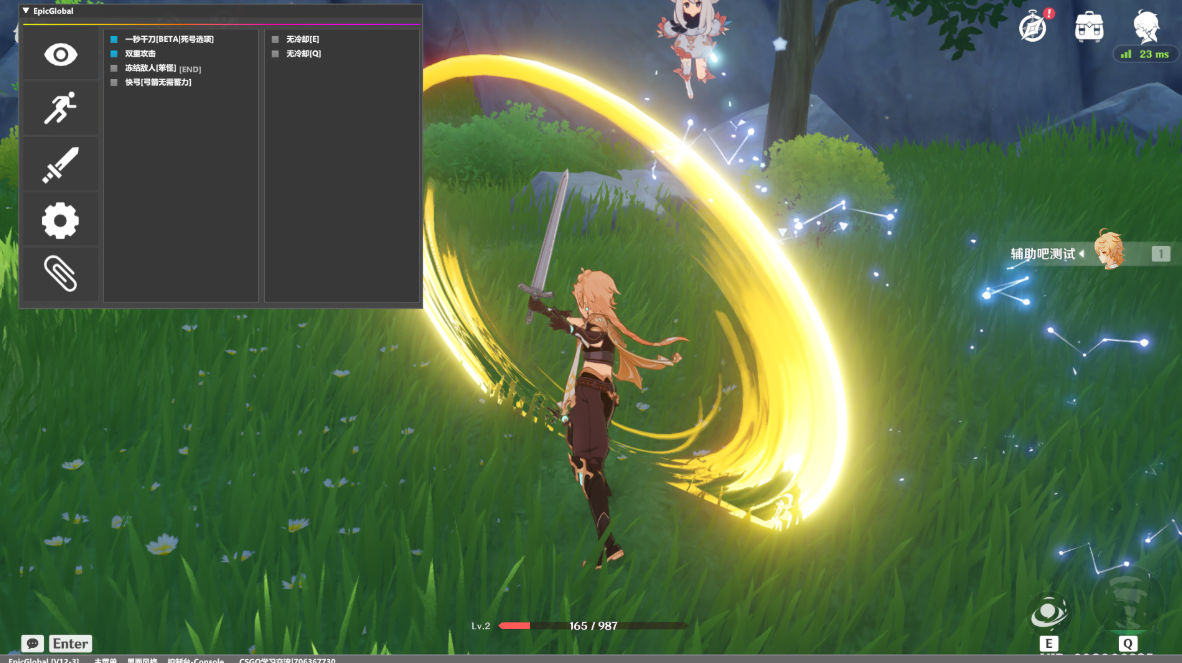Switch to the paperclip tab
Screen dimensions: 1182x663
click(60, 273)
